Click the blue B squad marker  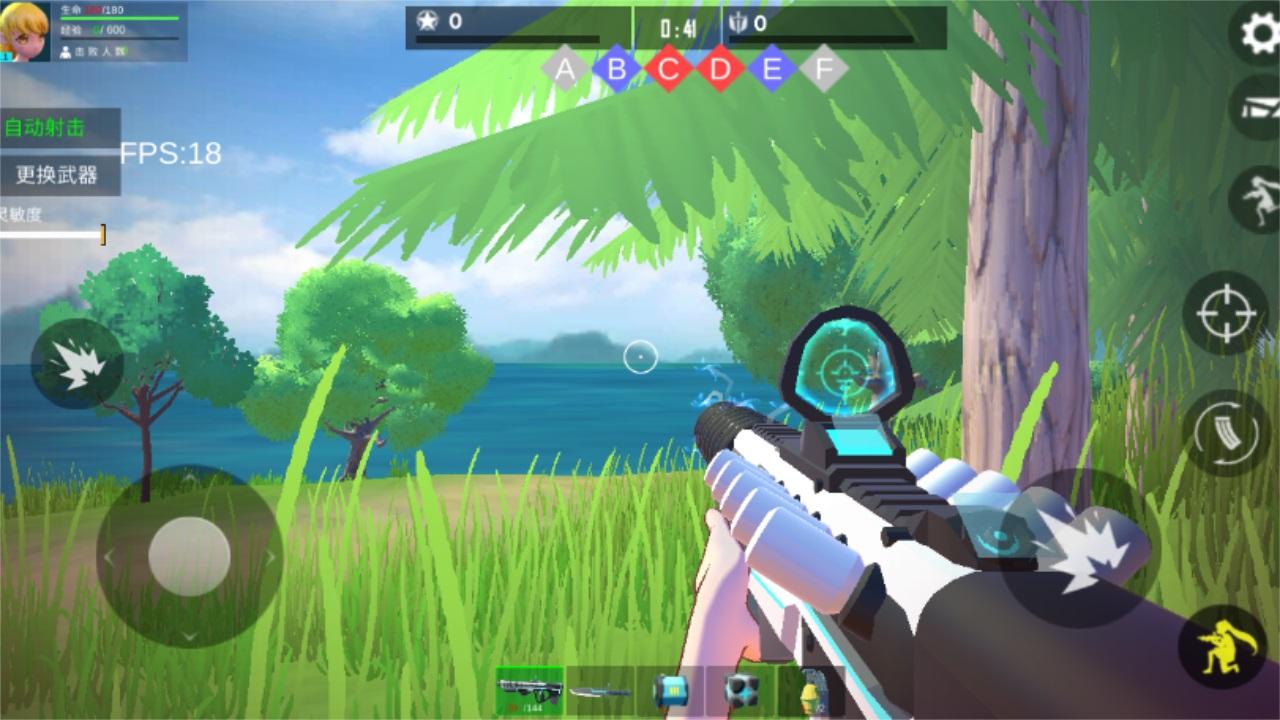617,69
